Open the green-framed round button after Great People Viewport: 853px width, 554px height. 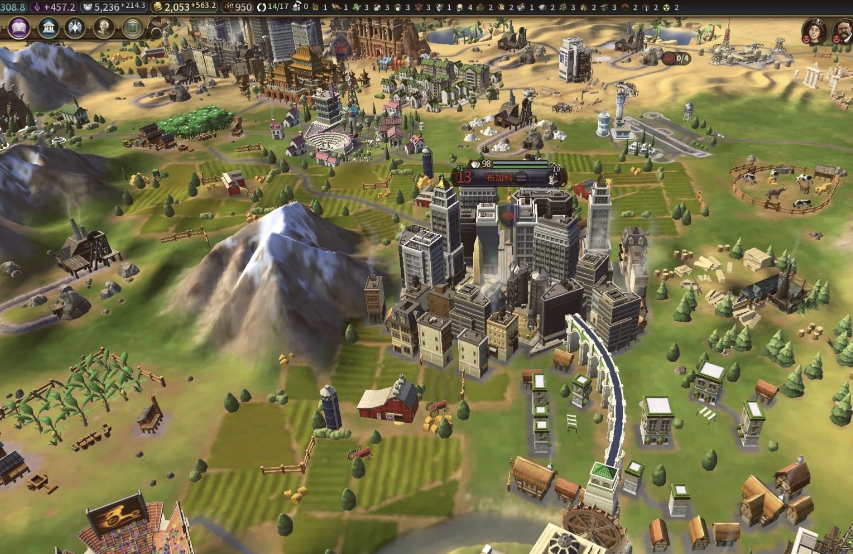click(x=132, y=29)
